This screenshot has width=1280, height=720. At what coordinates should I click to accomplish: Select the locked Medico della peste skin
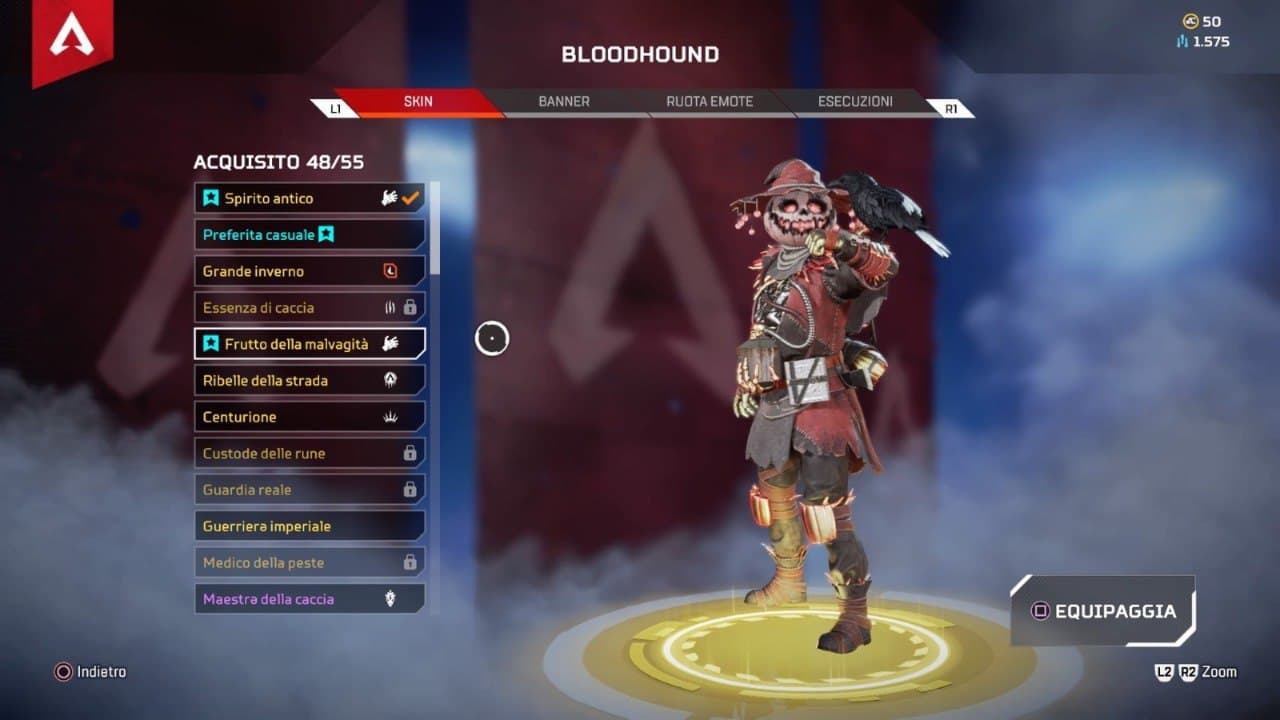309,563
